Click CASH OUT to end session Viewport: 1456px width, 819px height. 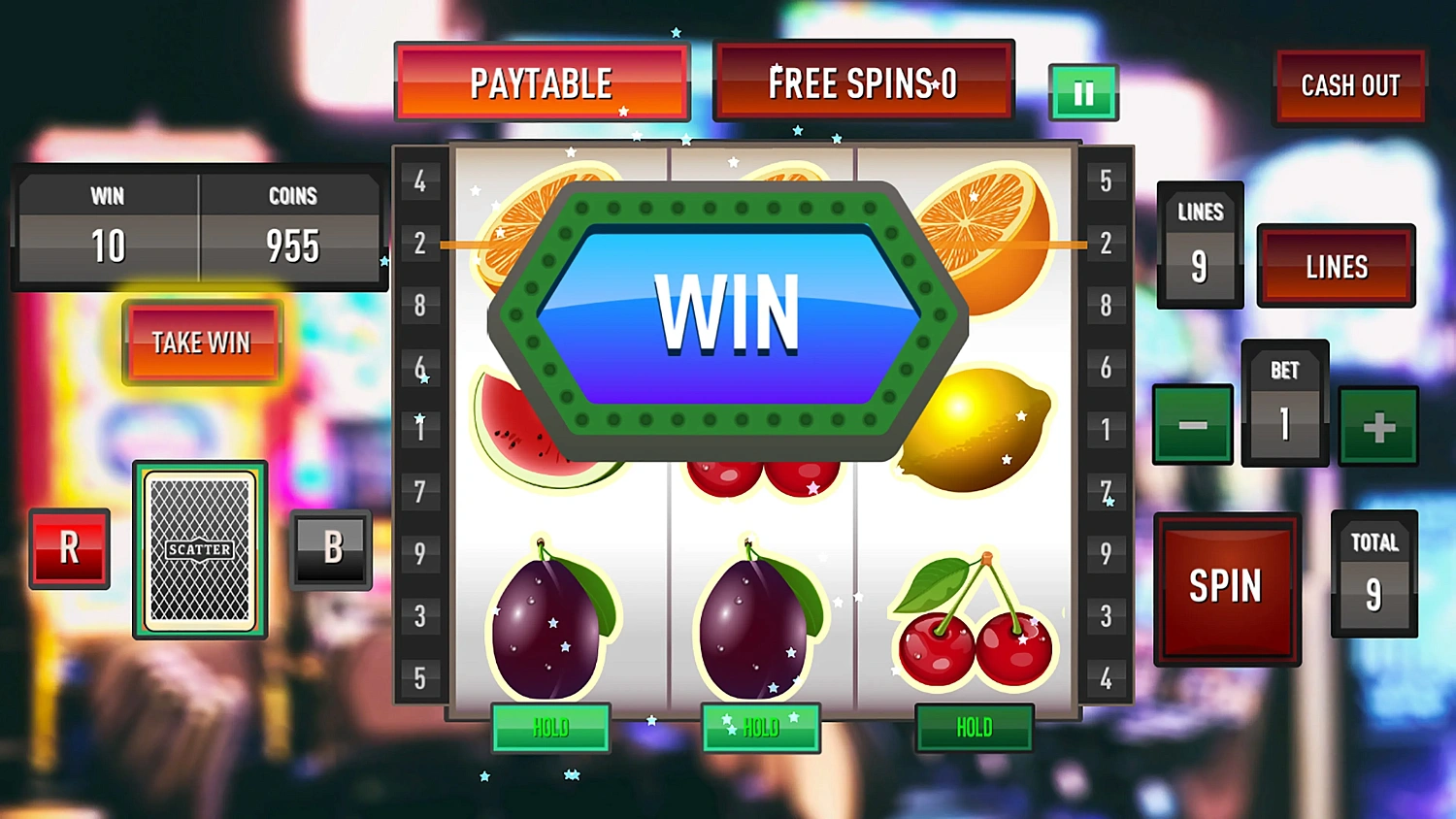pyautogui.click(x=1349, y=86)
